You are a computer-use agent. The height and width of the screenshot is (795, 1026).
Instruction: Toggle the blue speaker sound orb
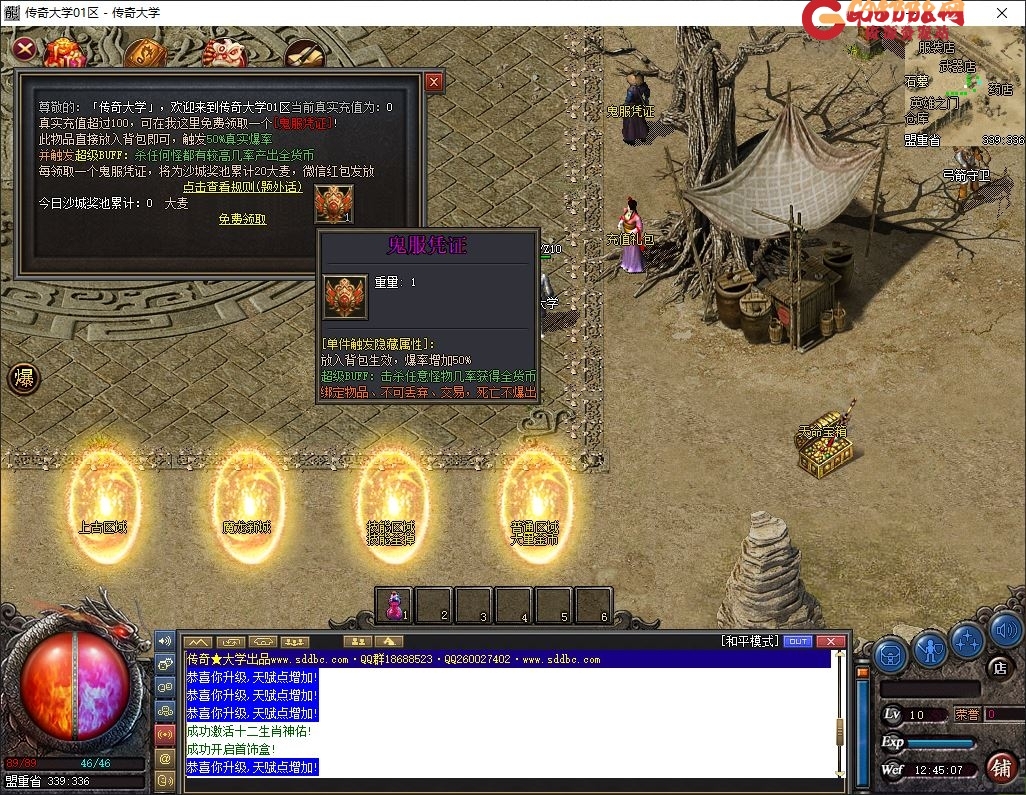[x=1005, y=630]
